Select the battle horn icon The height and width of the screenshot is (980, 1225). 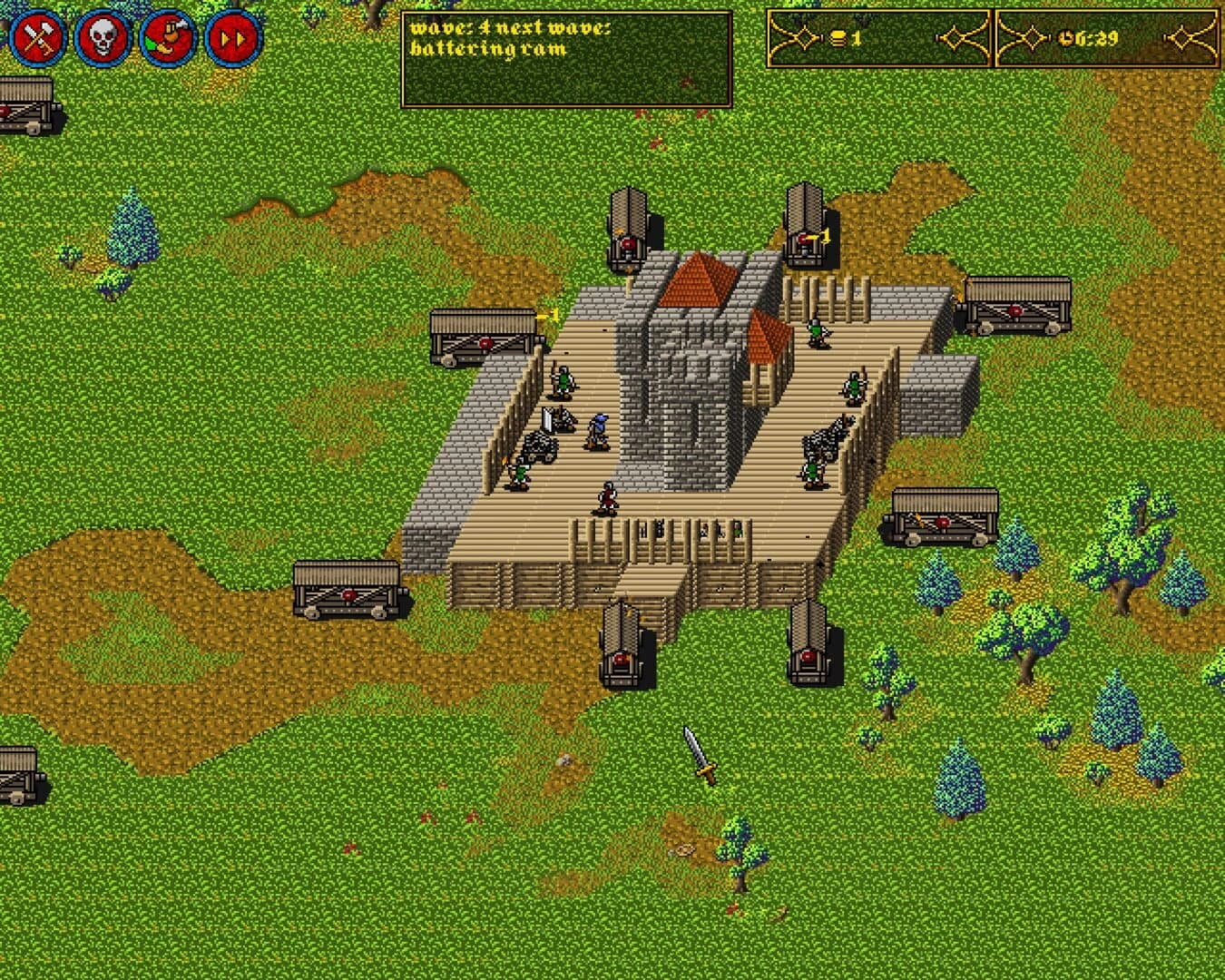(167, 36)
